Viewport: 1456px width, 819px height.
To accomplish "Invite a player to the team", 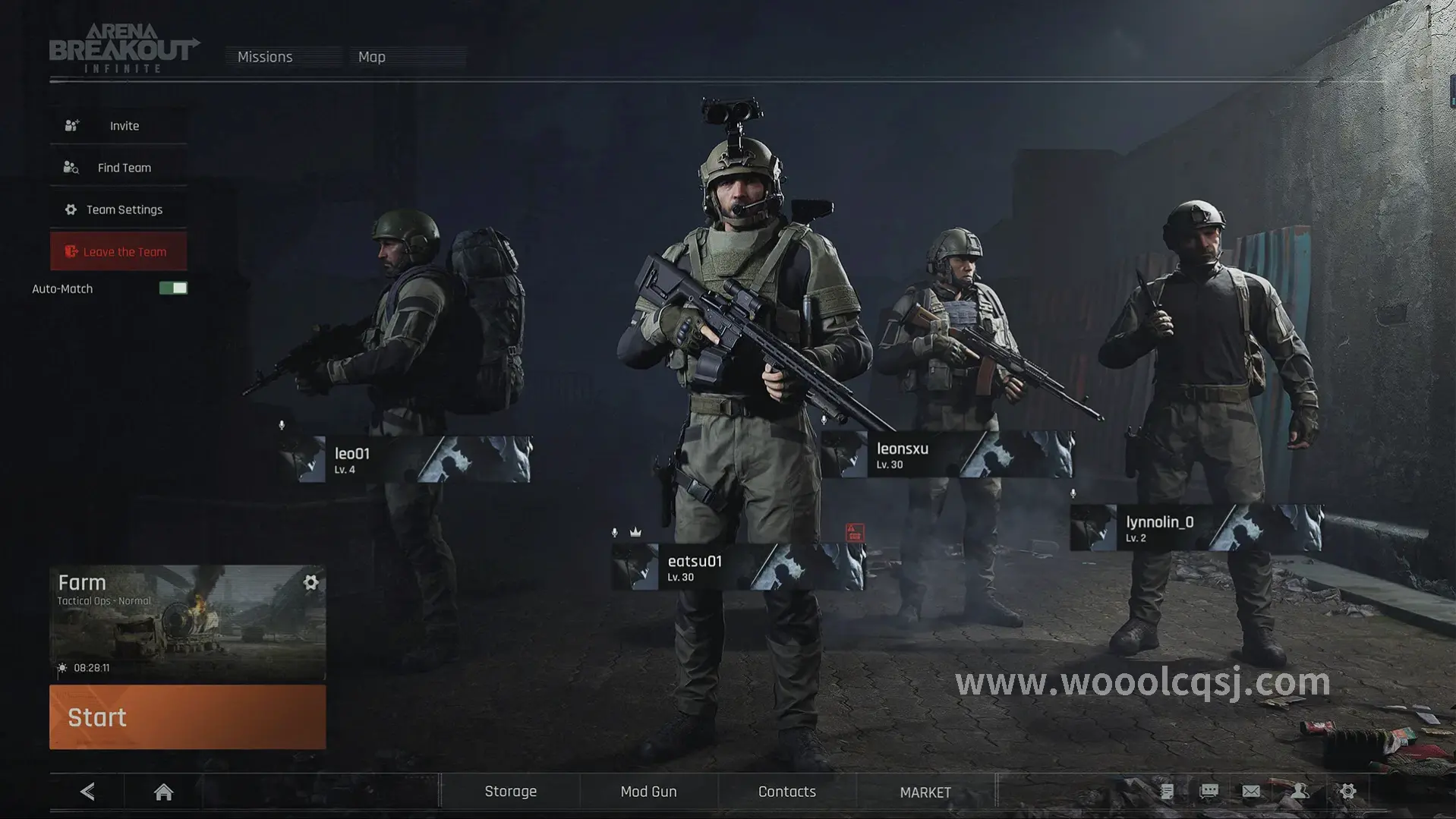I will click(x=119, y=126).
